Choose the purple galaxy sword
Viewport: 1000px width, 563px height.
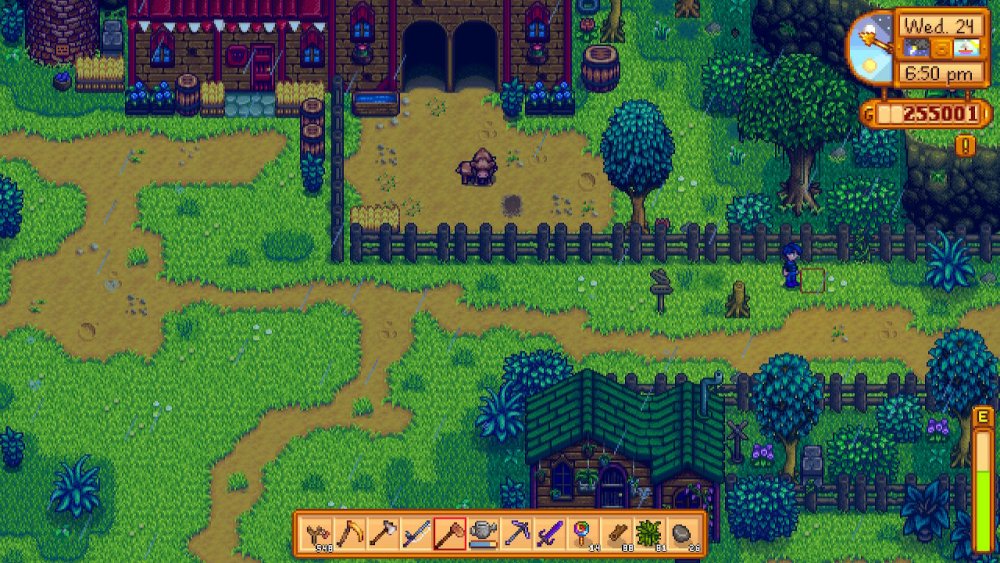[x=549, y=532]
